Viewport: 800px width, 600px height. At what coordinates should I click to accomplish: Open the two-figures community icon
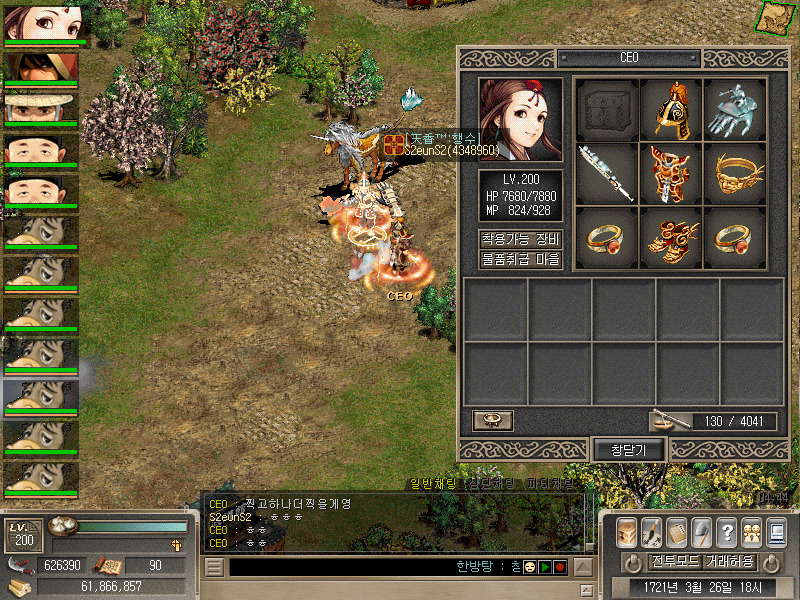point(751,532)
